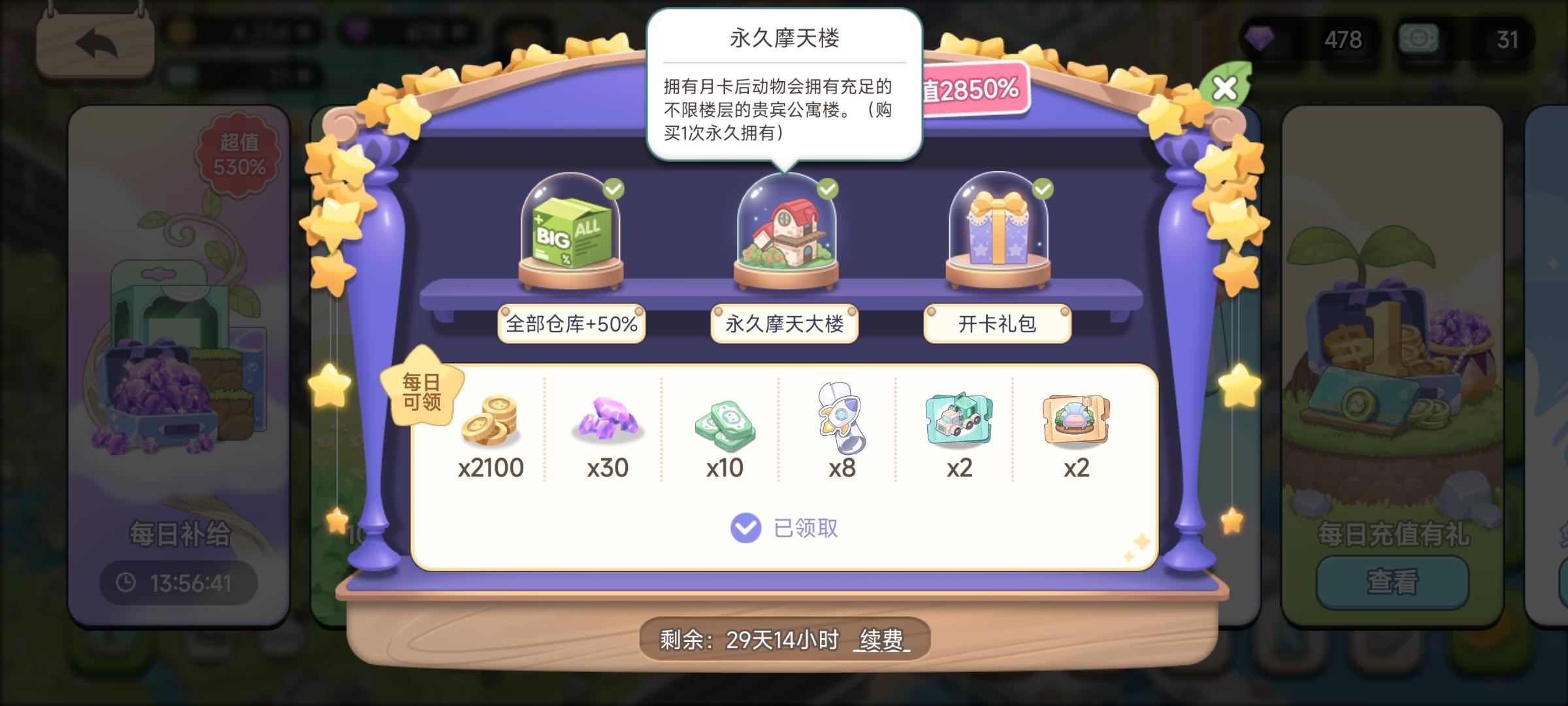Open the 永久摩天楼 tooltip description popup
This screenshot has width=1568, height=706.
(x=784, y=85)
